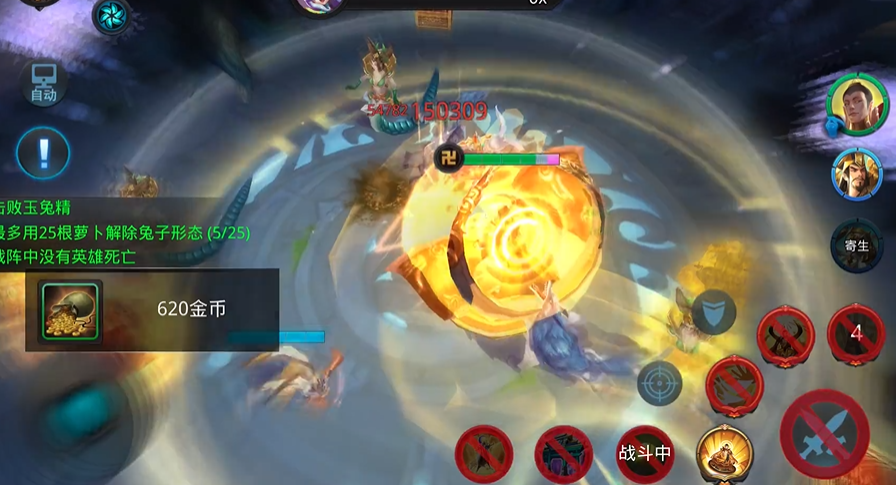
Task: Use the crossed swords basic attack
Action: 824,433
